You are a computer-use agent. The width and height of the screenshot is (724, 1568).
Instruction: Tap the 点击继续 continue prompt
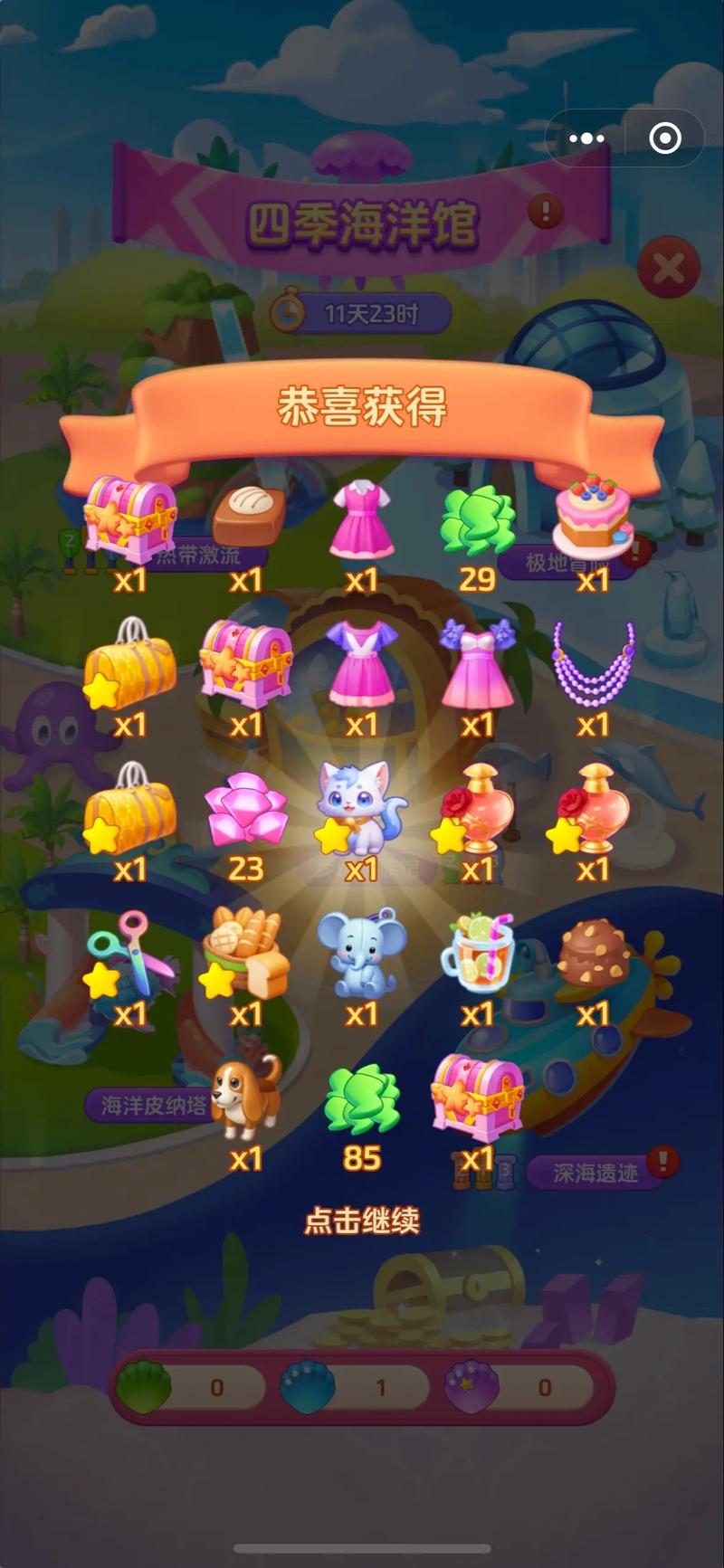tap(362, 1221)
